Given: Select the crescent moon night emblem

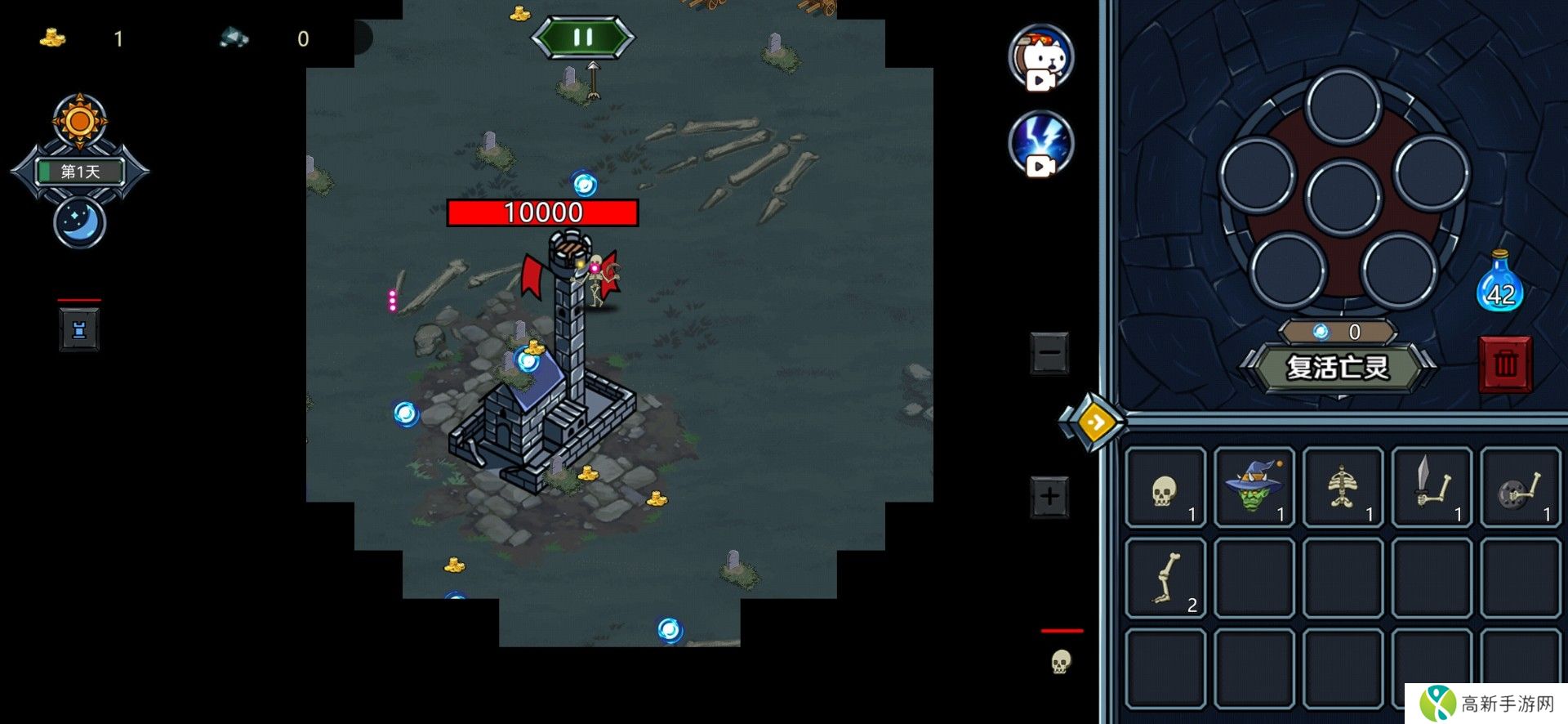Looking at the screenshot, I should tap(79, 222).
